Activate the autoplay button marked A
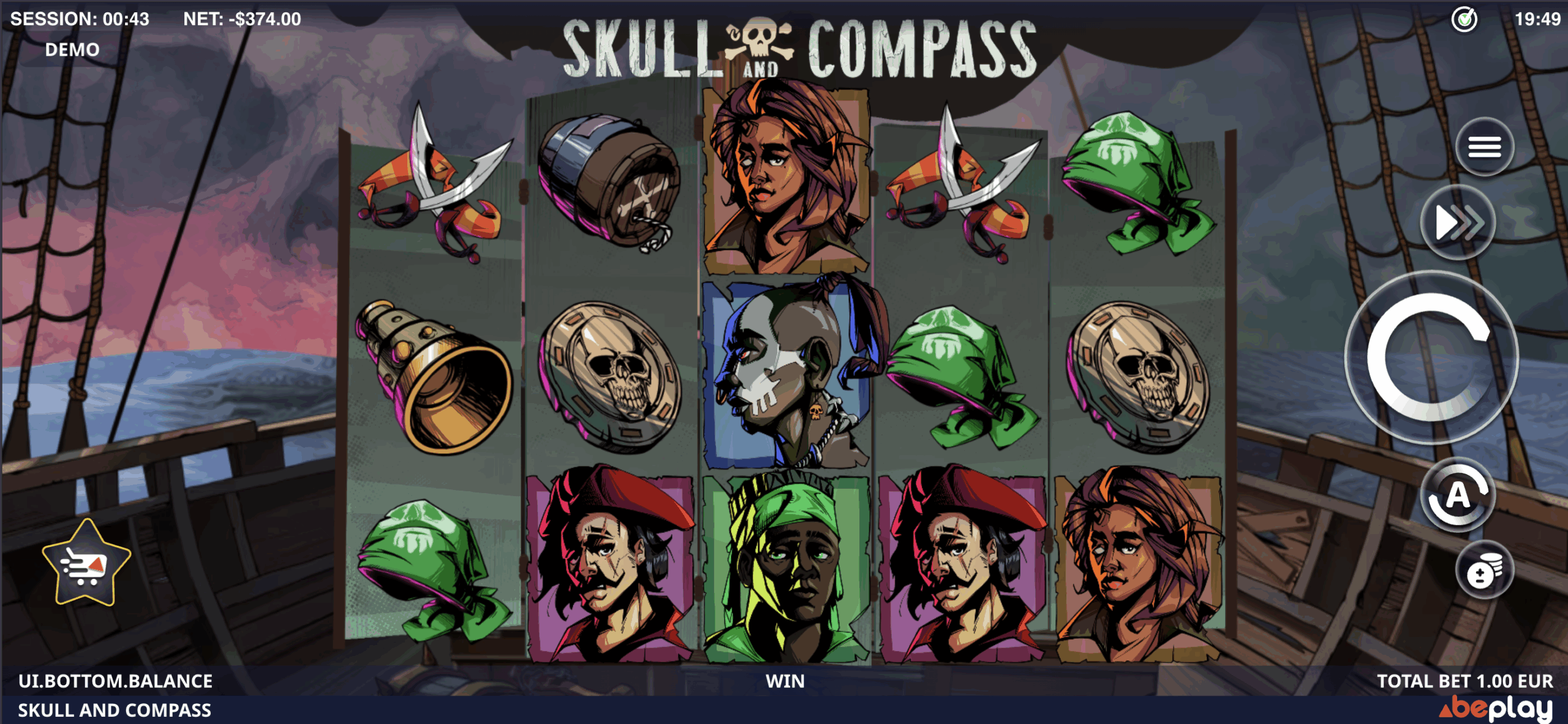 [1458, 496]
